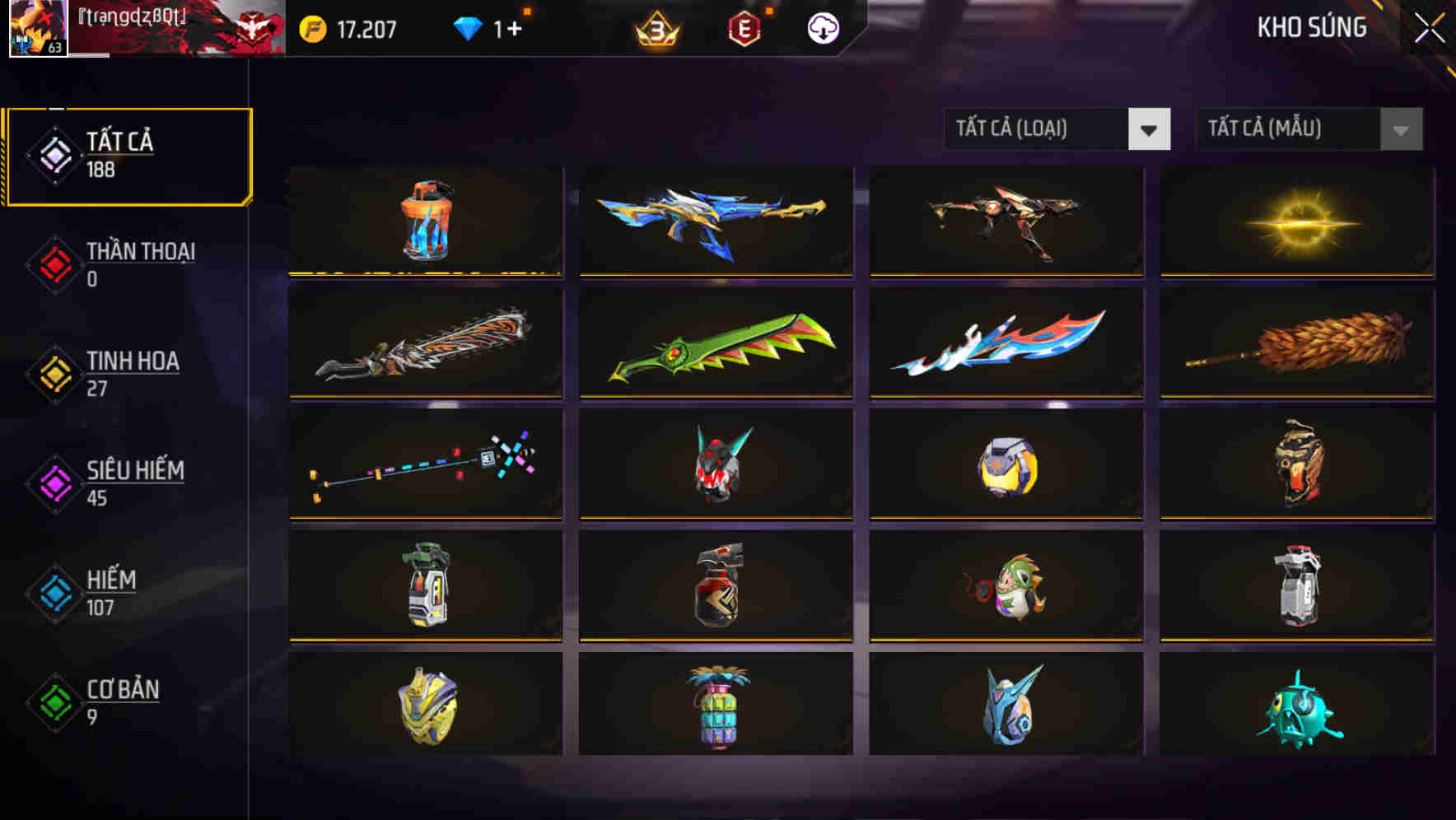Click the diamond currency icon

pyautogui.click(x=468, y=27)
